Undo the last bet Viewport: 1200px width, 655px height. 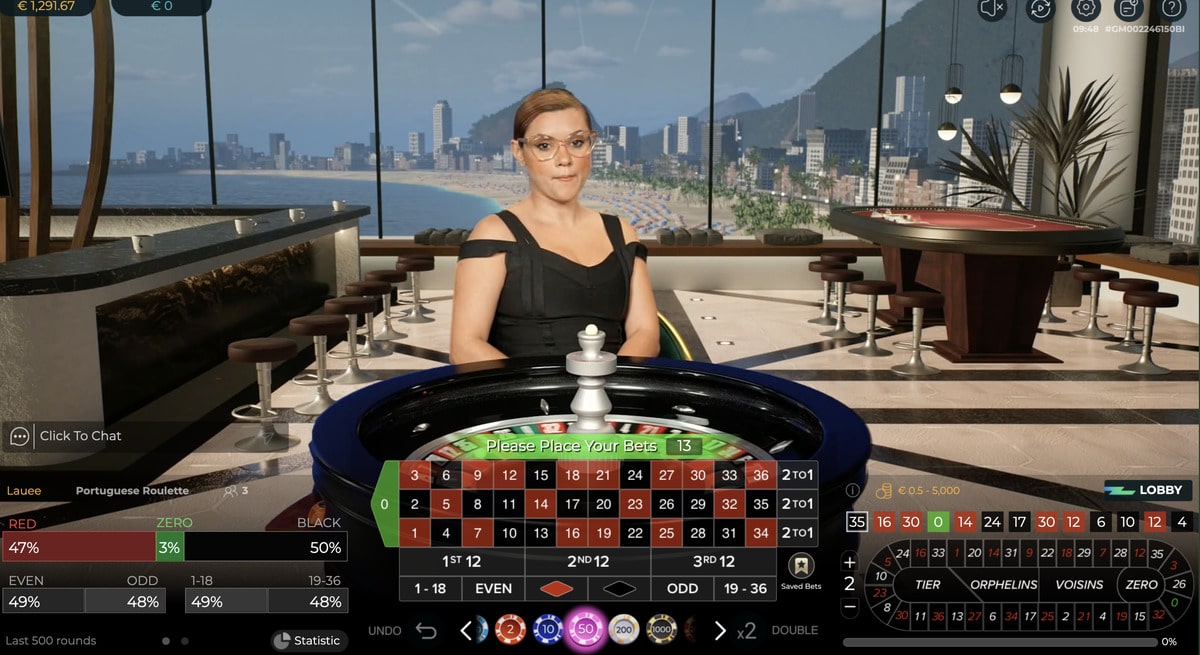point(426,630)
